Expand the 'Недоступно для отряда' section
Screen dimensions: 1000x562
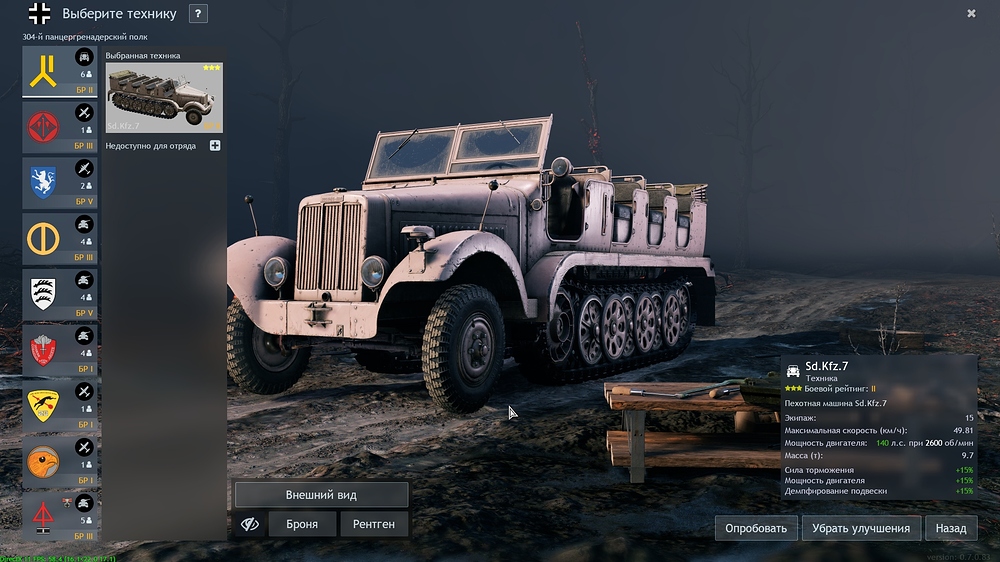215,146
